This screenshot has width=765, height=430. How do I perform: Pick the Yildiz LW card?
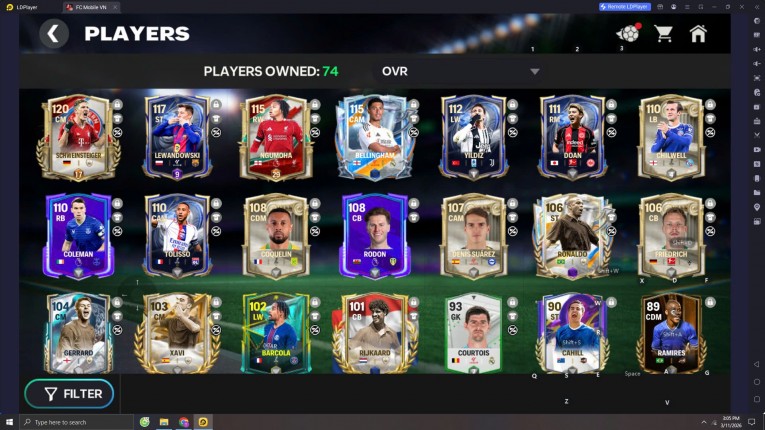click(x=471, y=137)
